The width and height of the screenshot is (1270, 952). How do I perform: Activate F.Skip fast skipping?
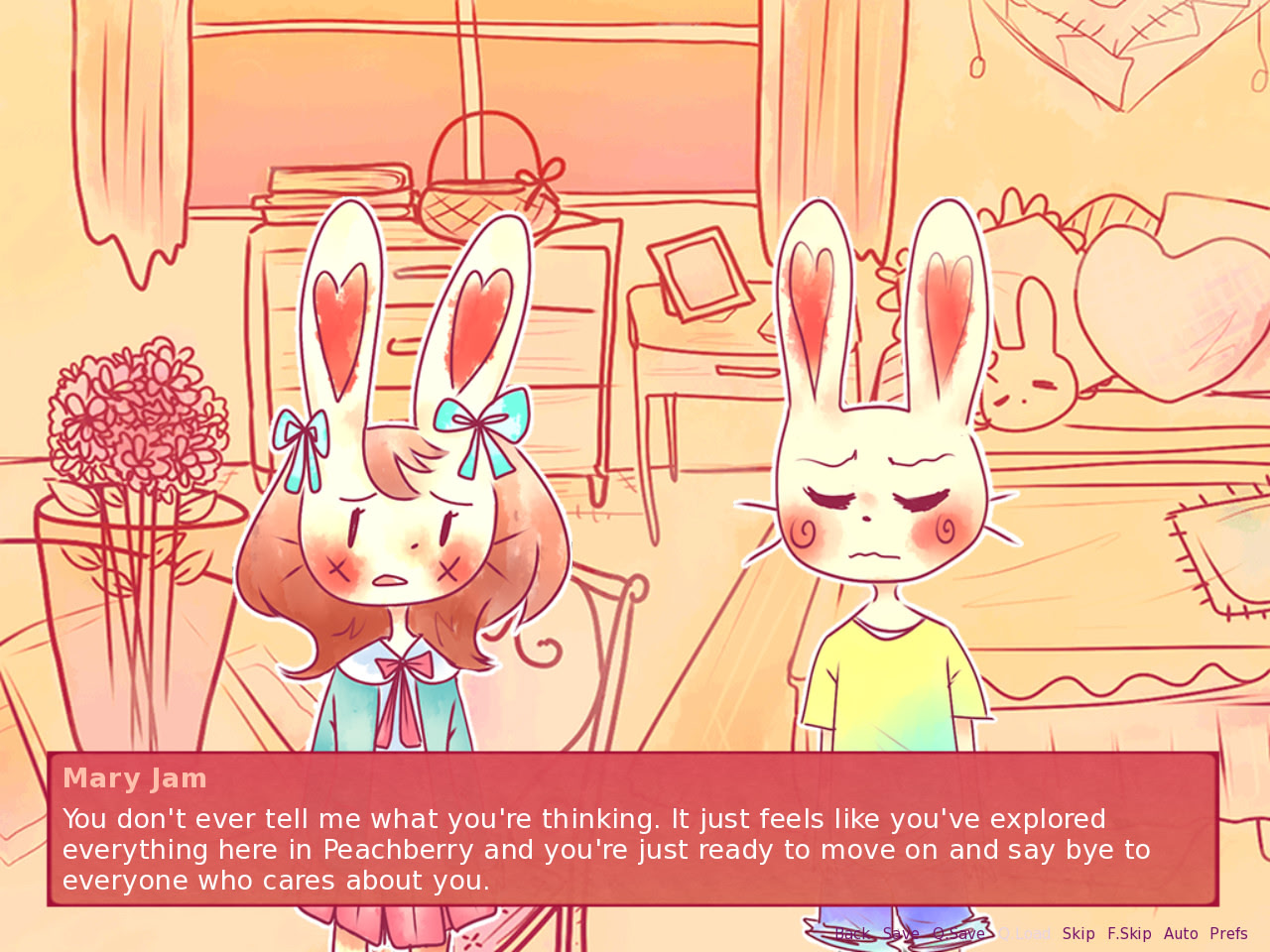1129,933
